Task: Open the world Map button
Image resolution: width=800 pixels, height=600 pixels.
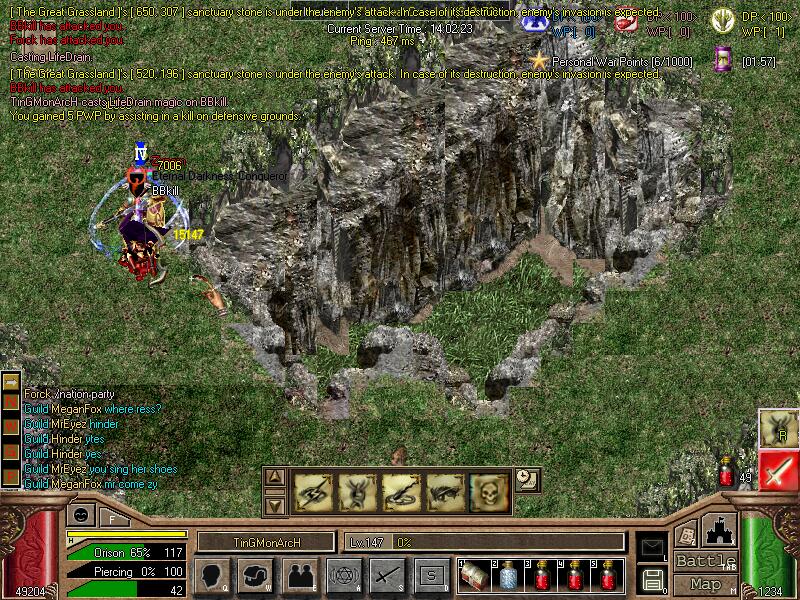Action: (x=706, y=584)
